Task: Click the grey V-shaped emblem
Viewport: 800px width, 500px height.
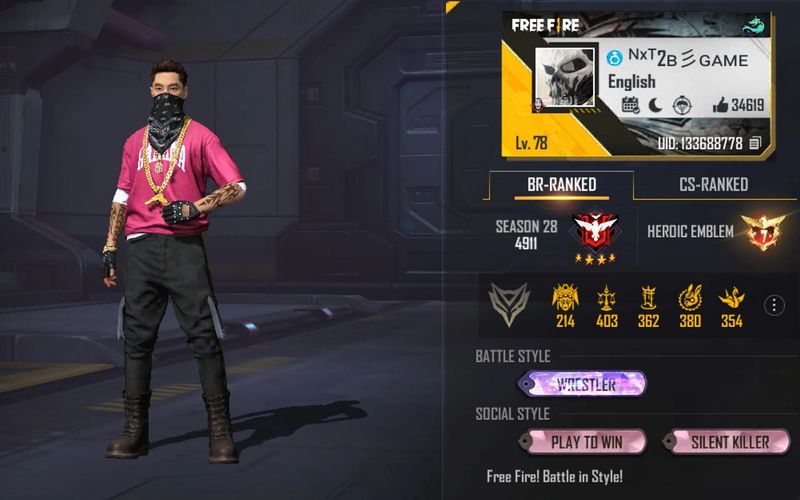Action: (x=509, y=304)
